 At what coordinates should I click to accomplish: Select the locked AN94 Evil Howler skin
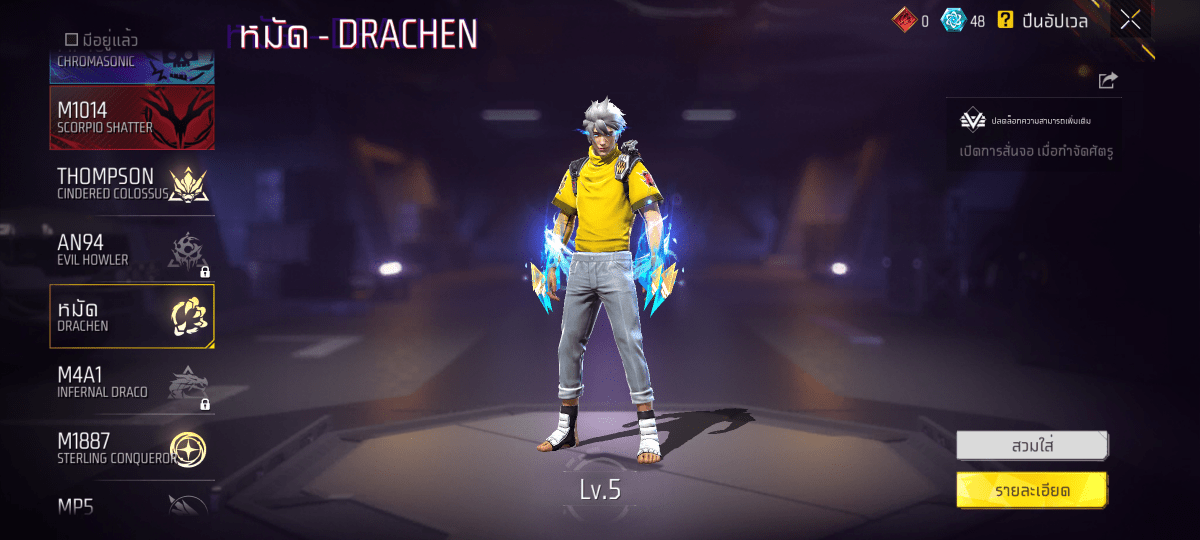click(x=132, y=250)
